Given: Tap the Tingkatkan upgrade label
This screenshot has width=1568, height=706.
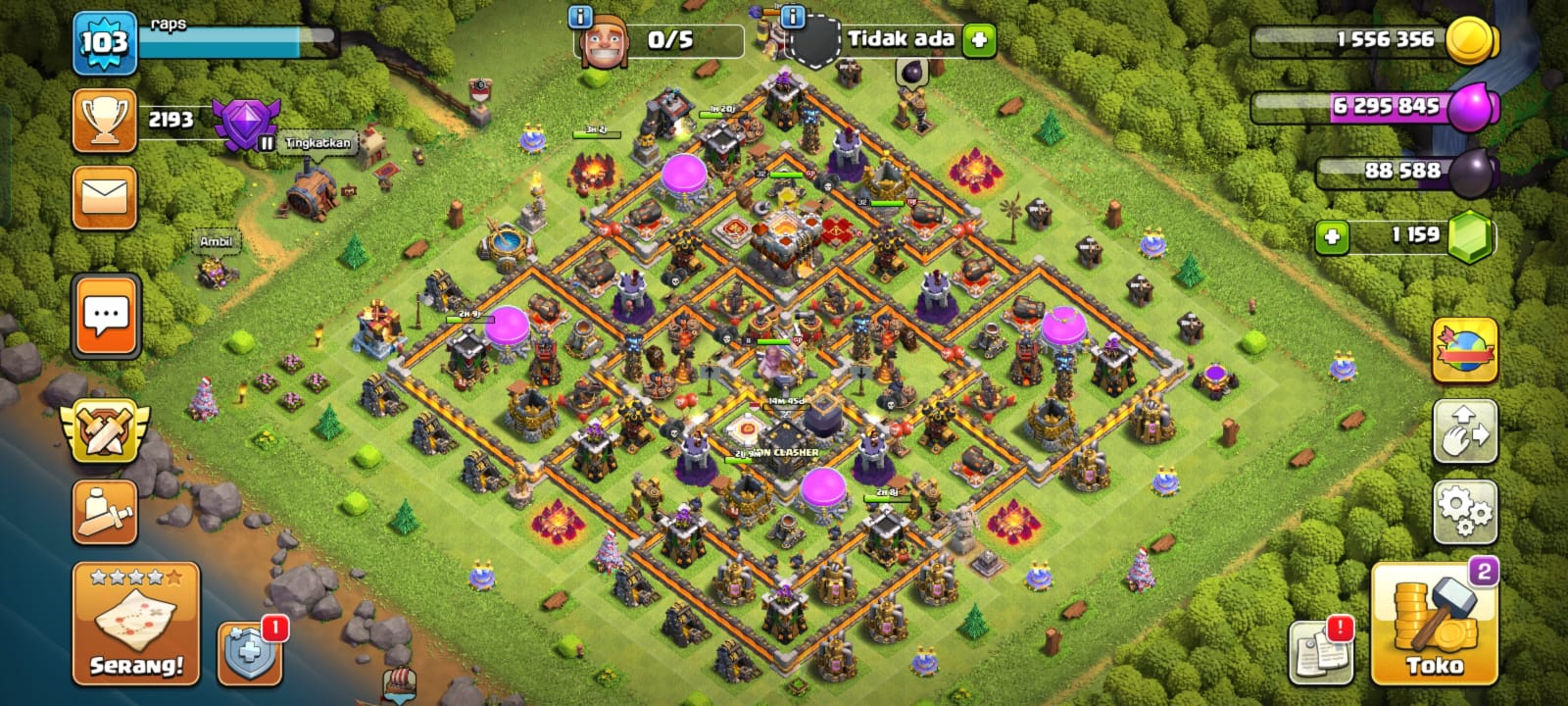Looking at the screenshot, I should [x=318, y=143].
